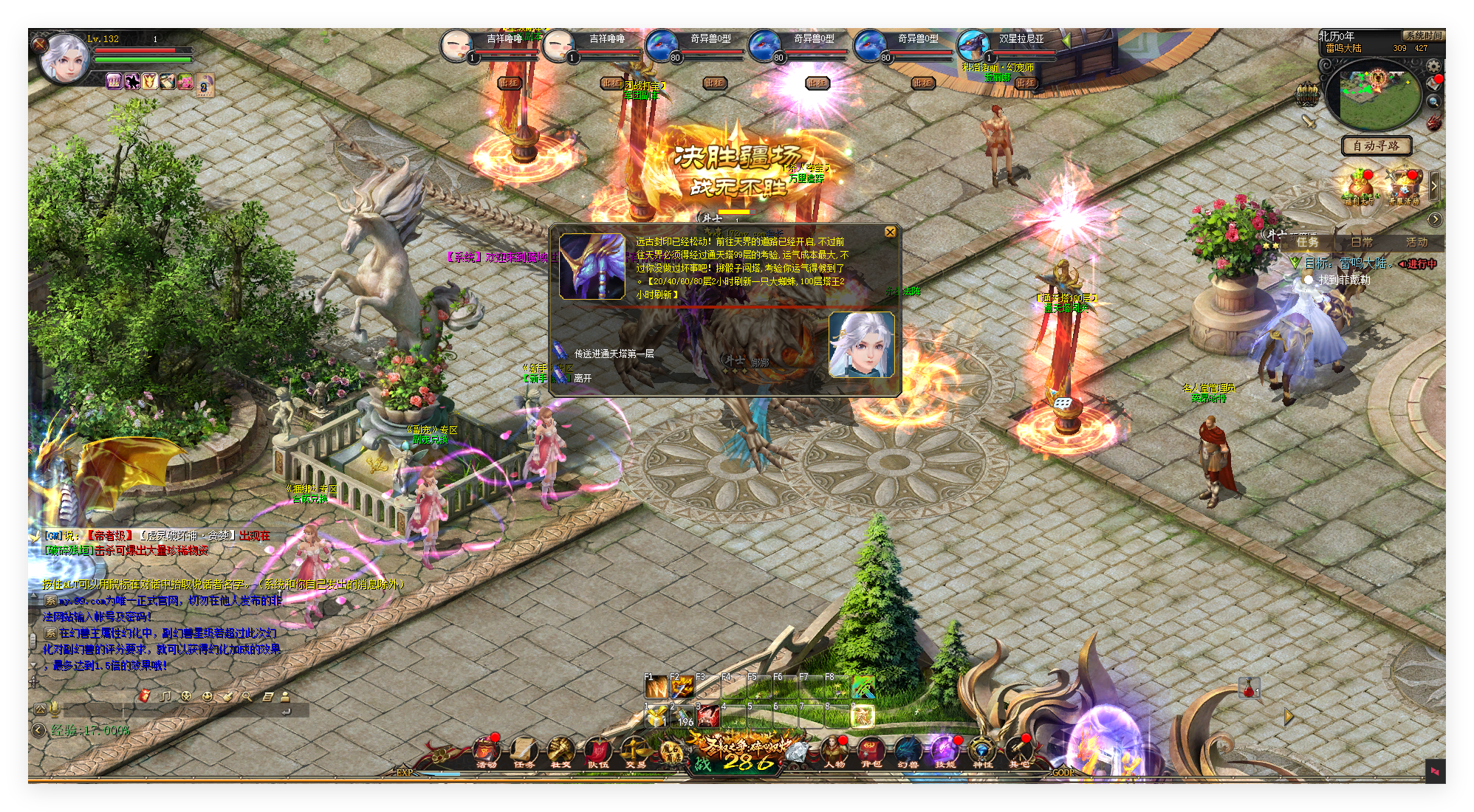Screen dimensions: 1474x812
Task: Open the 背包 bag inventory
Action: (871, 751)
